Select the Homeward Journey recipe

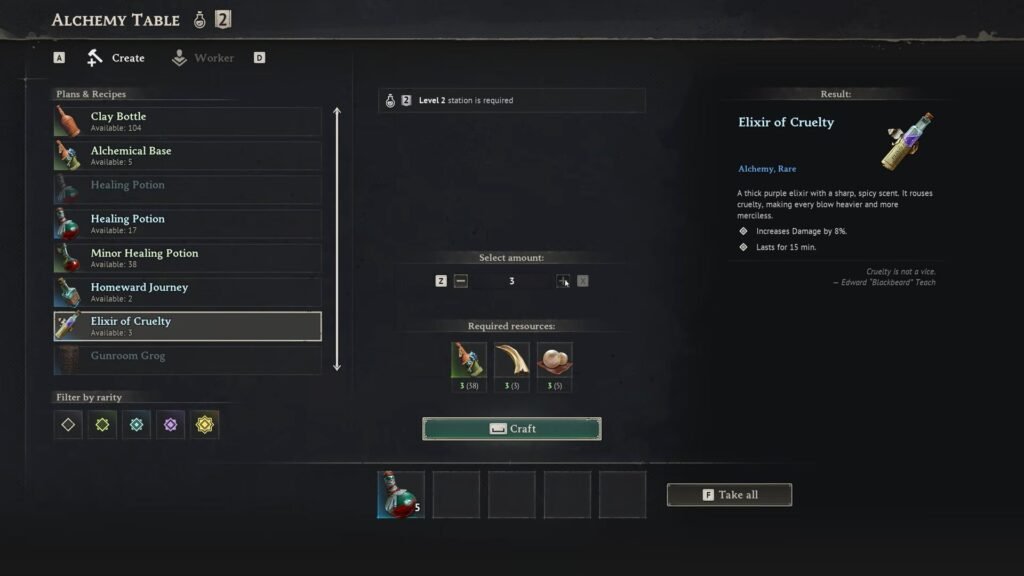coord(188,292)
